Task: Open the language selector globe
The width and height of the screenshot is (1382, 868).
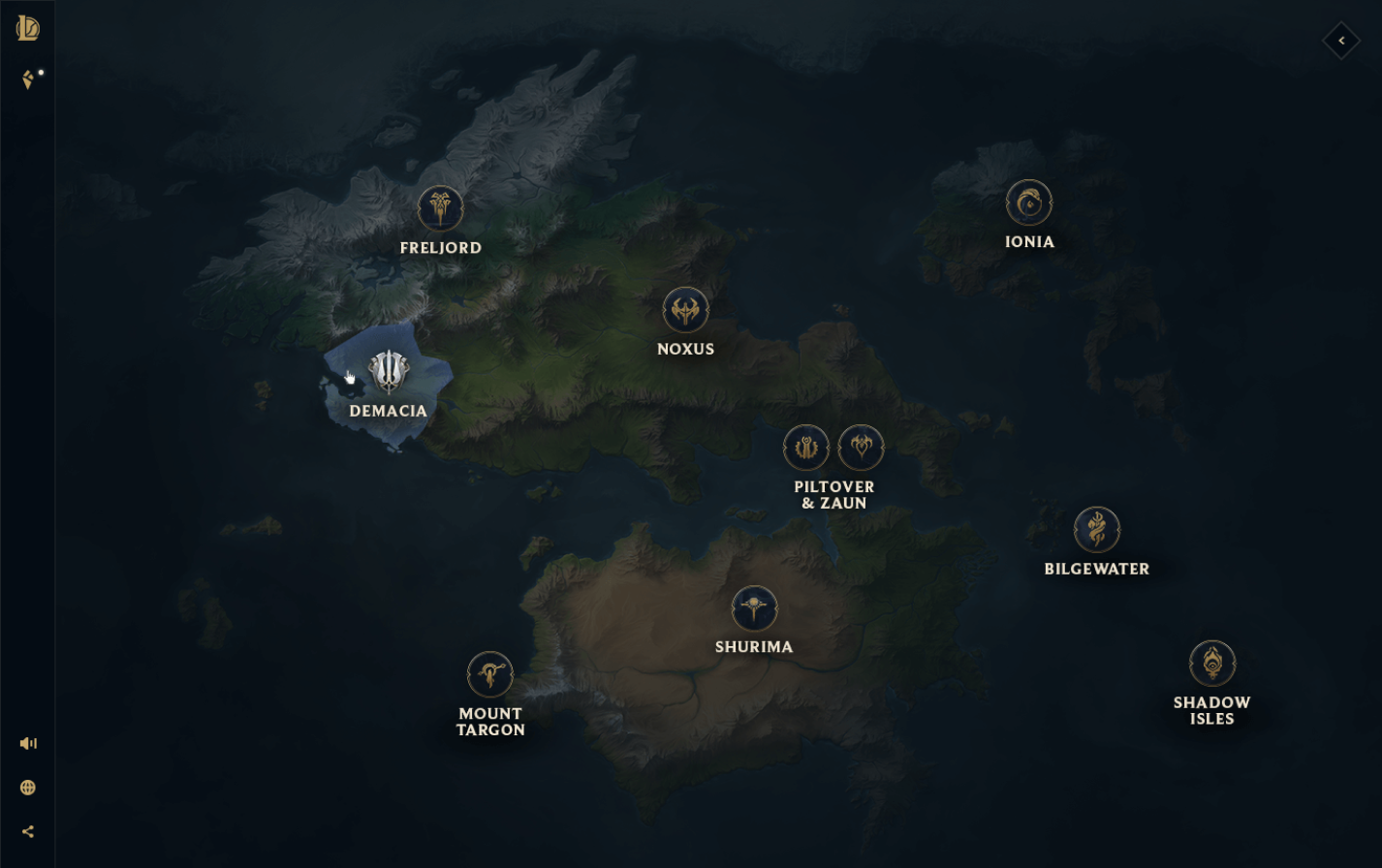Action: 28,787
